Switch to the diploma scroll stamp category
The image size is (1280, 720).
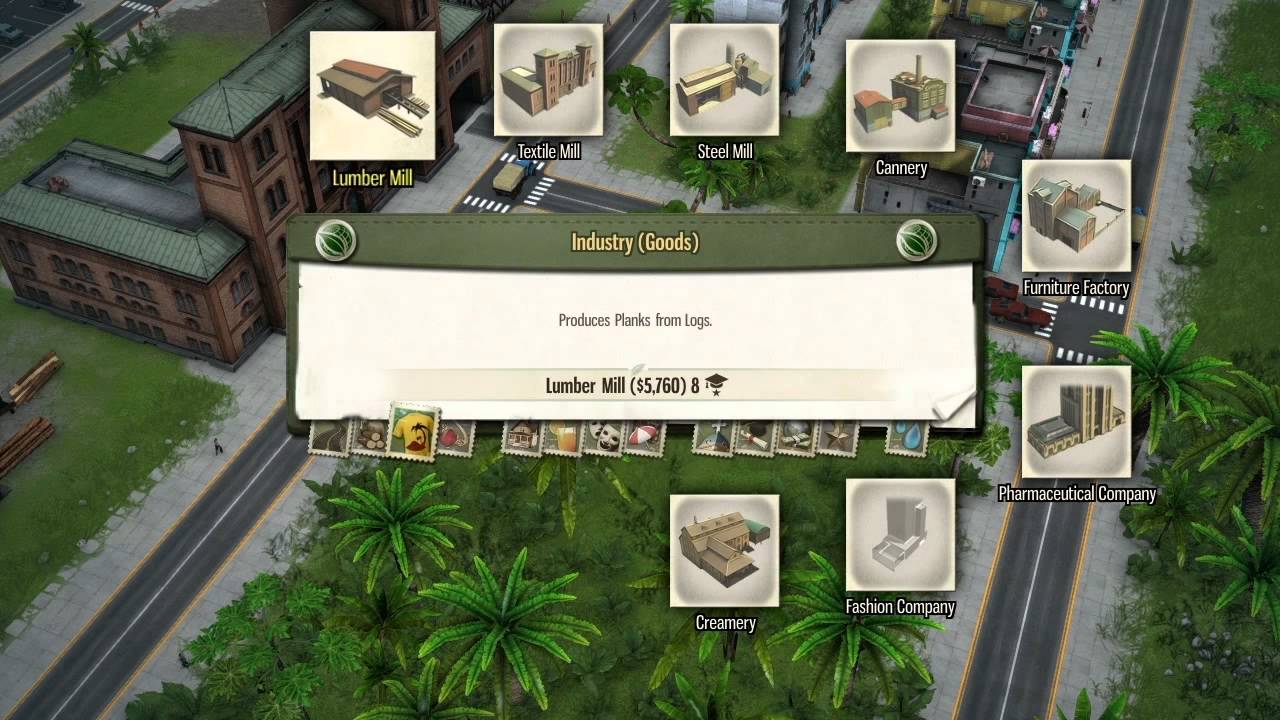pyautogui.click(x=755, y=438)
